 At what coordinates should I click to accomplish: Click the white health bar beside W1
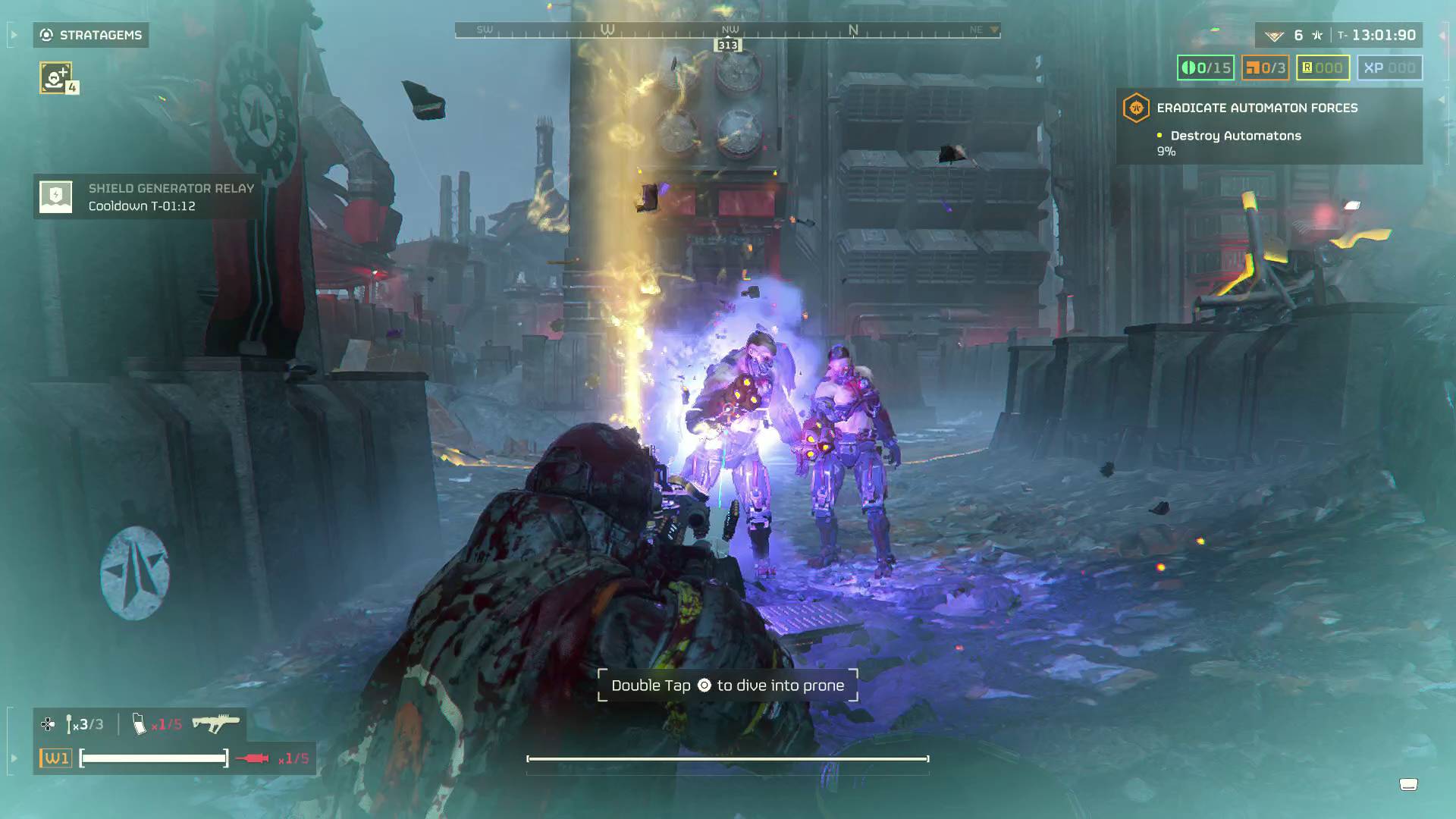[154, 757]
